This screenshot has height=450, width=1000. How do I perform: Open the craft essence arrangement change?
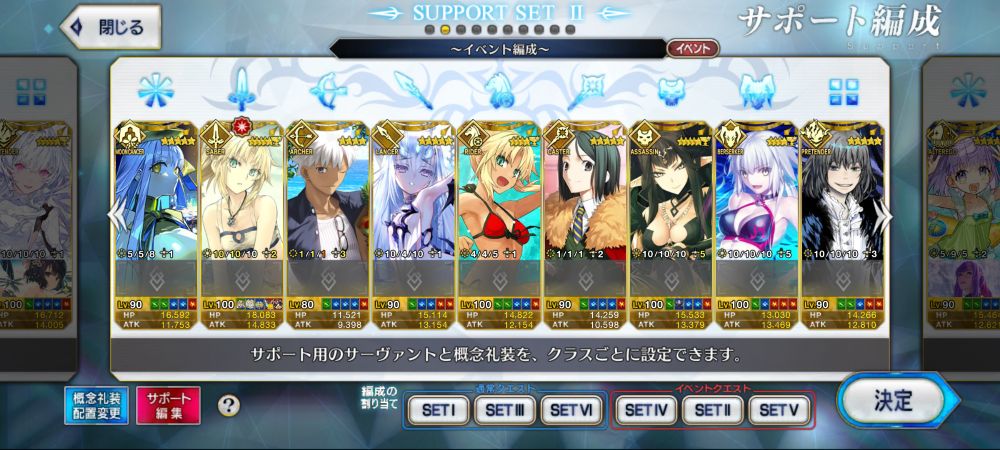97,405
